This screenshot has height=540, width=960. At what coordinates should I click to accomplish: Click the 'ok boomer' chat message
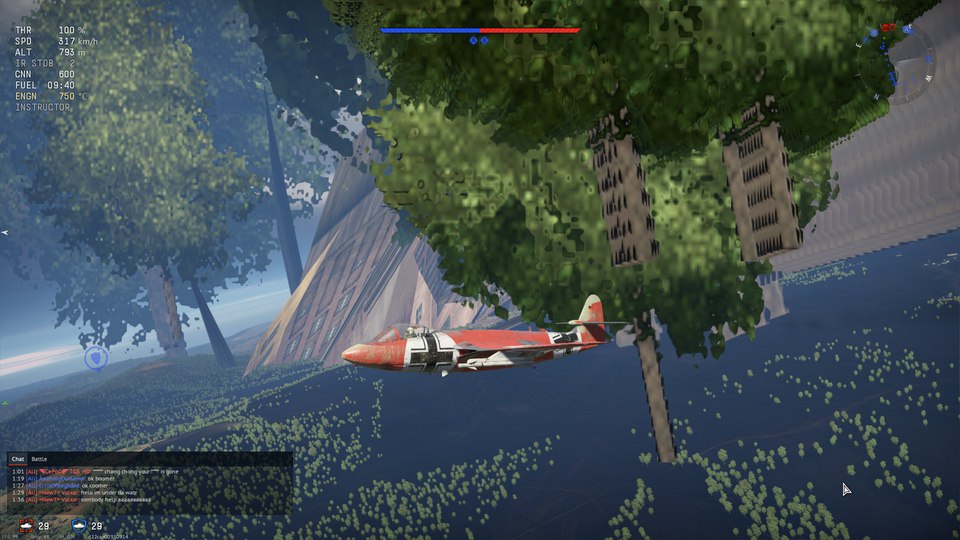point(105,478)
